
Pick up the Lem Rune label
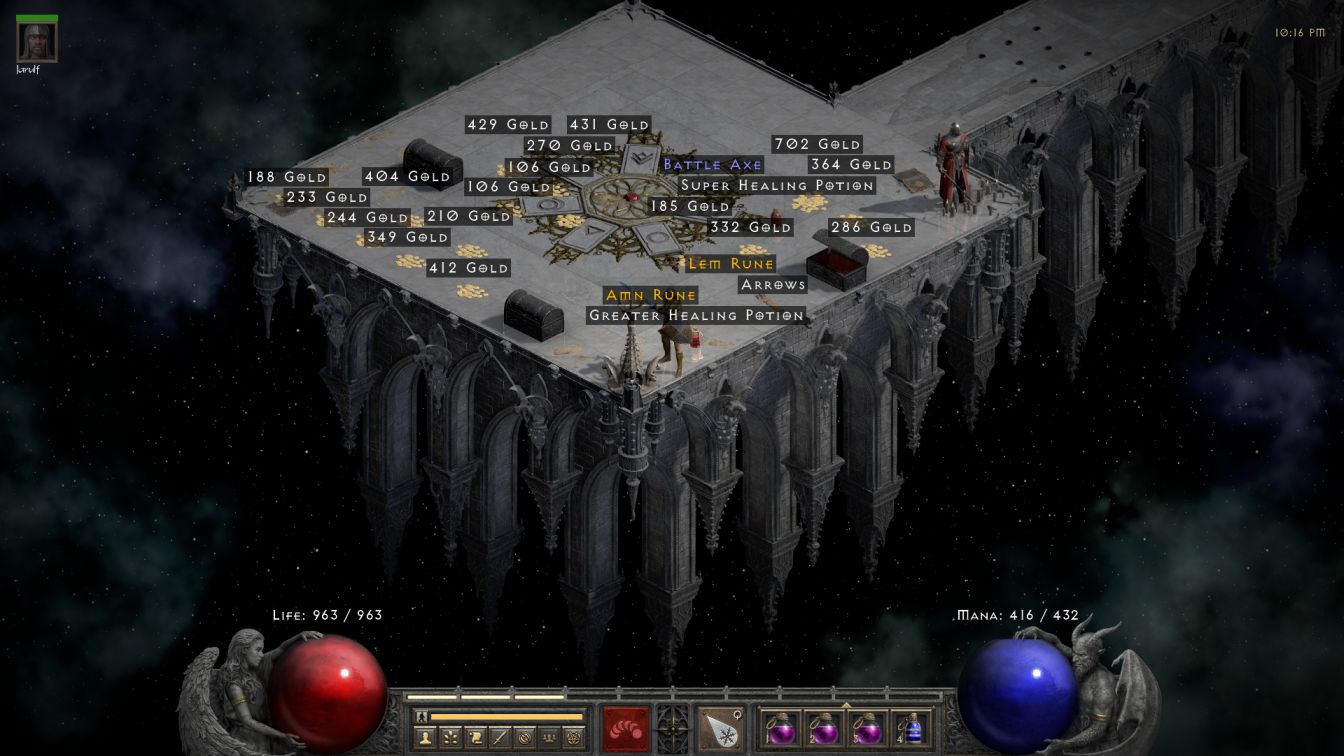click(731, 264)
